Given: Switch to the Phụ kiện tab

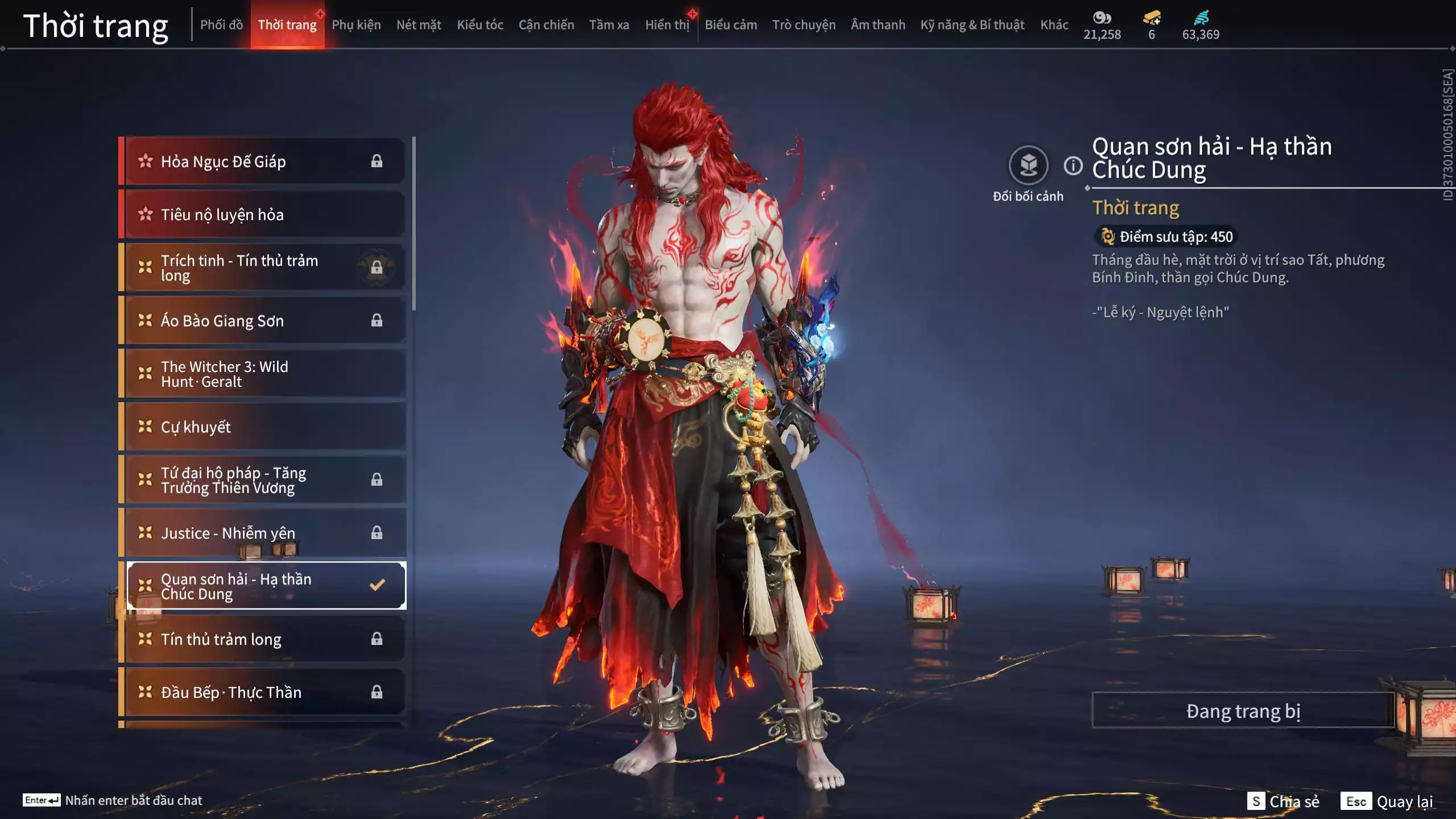Looking at the screenshot, I should pyautogui.click(x=357, y=24).
